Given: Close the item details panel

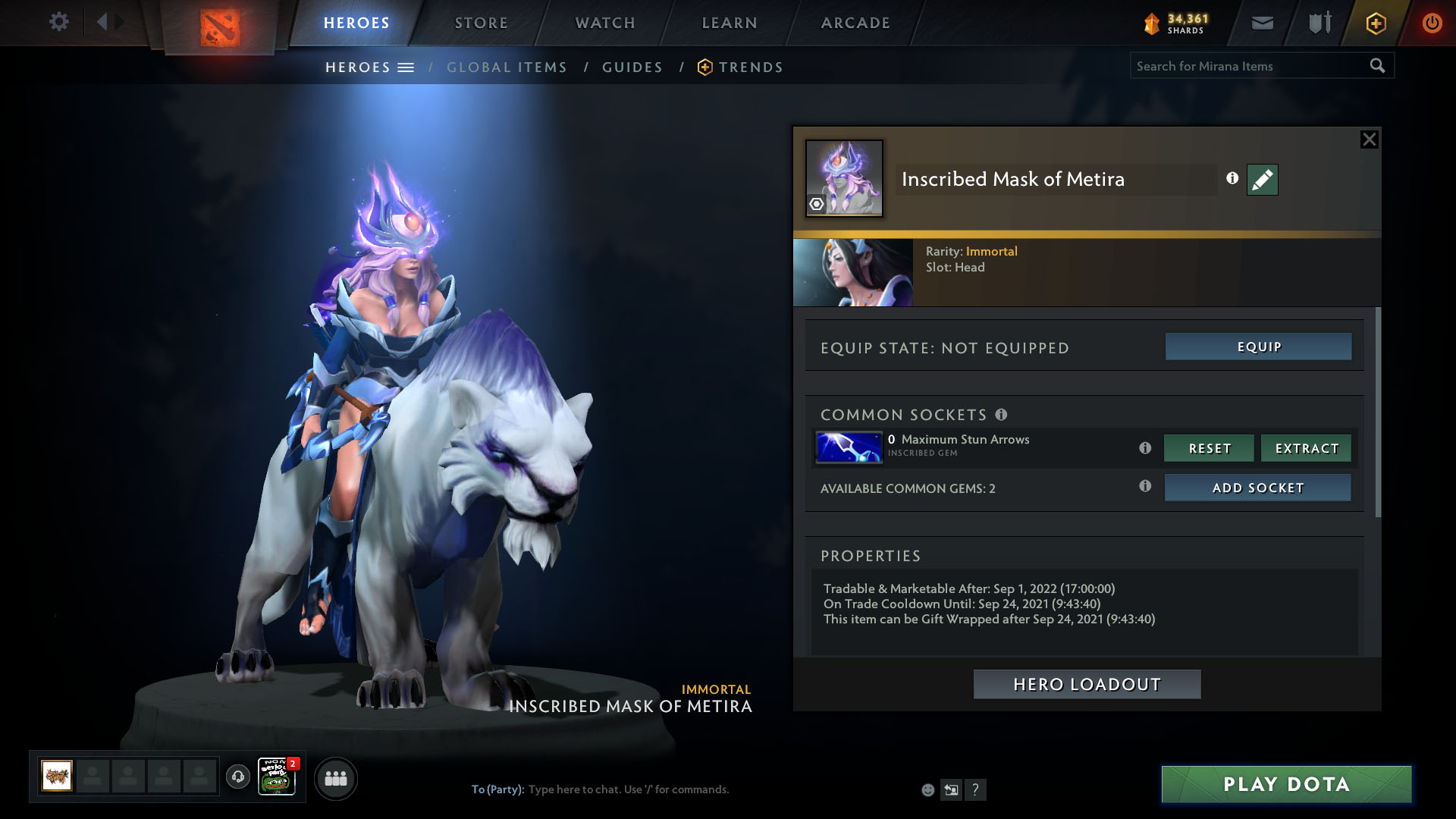Looking at the screenshot, I should [1369, 140].
